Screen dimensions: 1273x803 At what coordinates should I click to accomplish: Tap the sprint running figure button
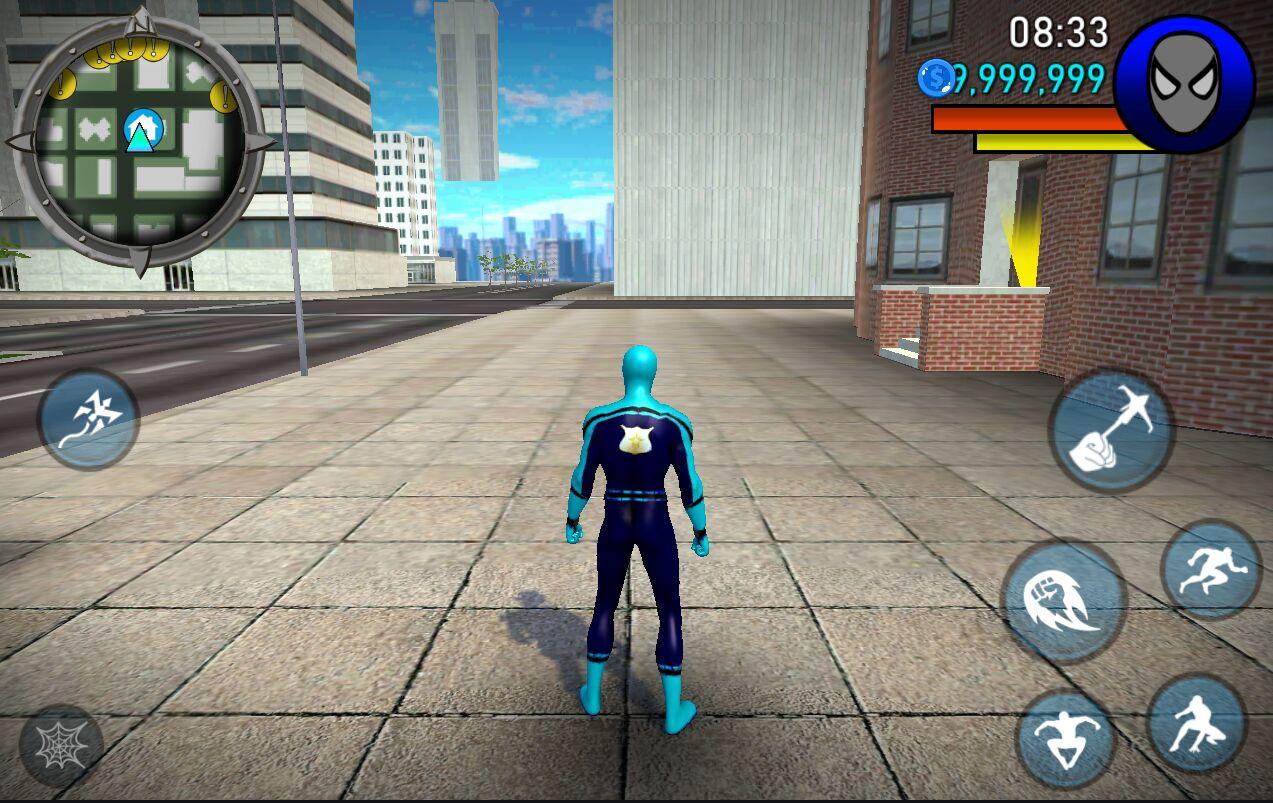(1211, 570)
